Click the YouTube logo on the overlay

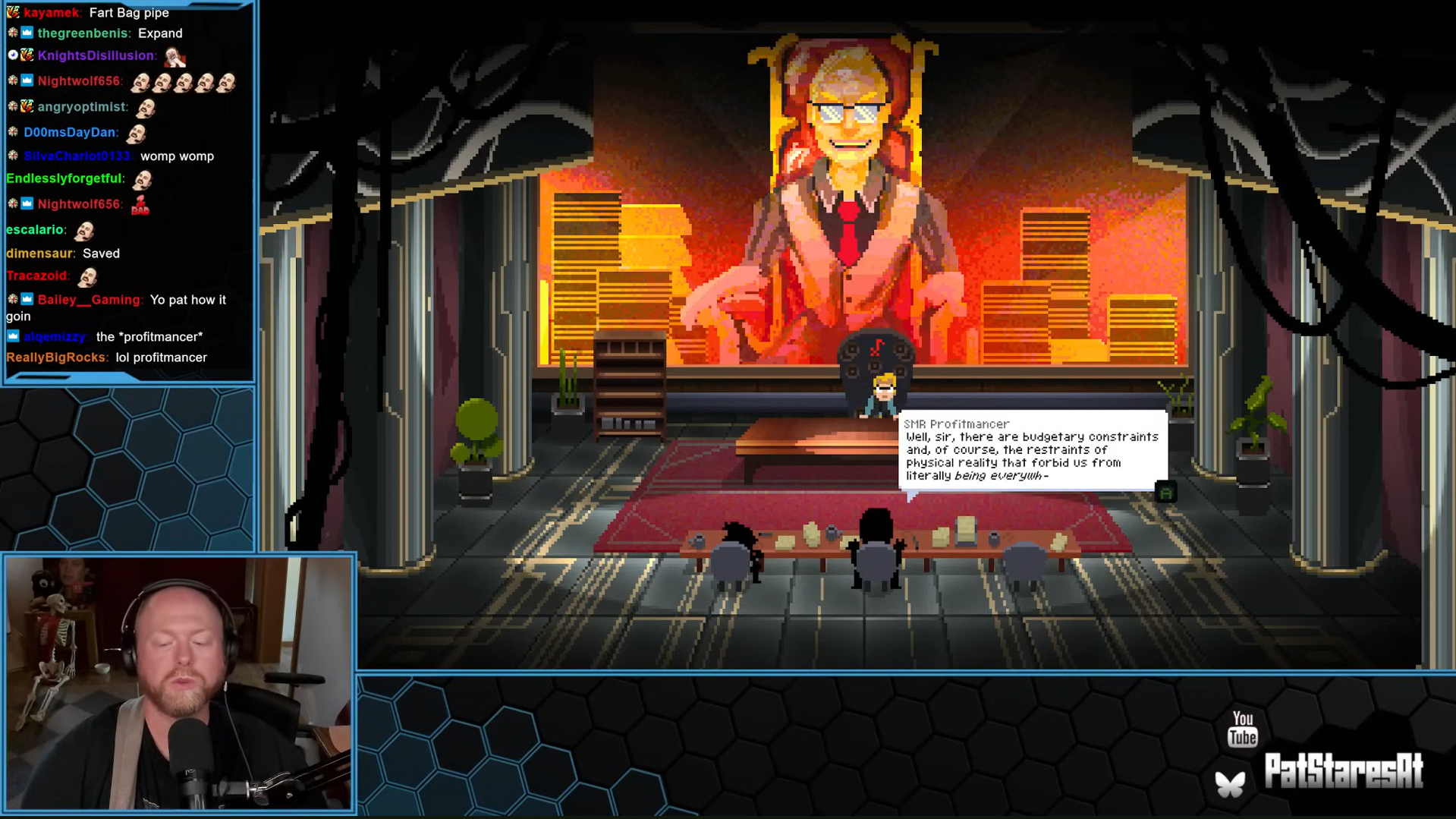pyautogui.click(x=1242, y=729)
